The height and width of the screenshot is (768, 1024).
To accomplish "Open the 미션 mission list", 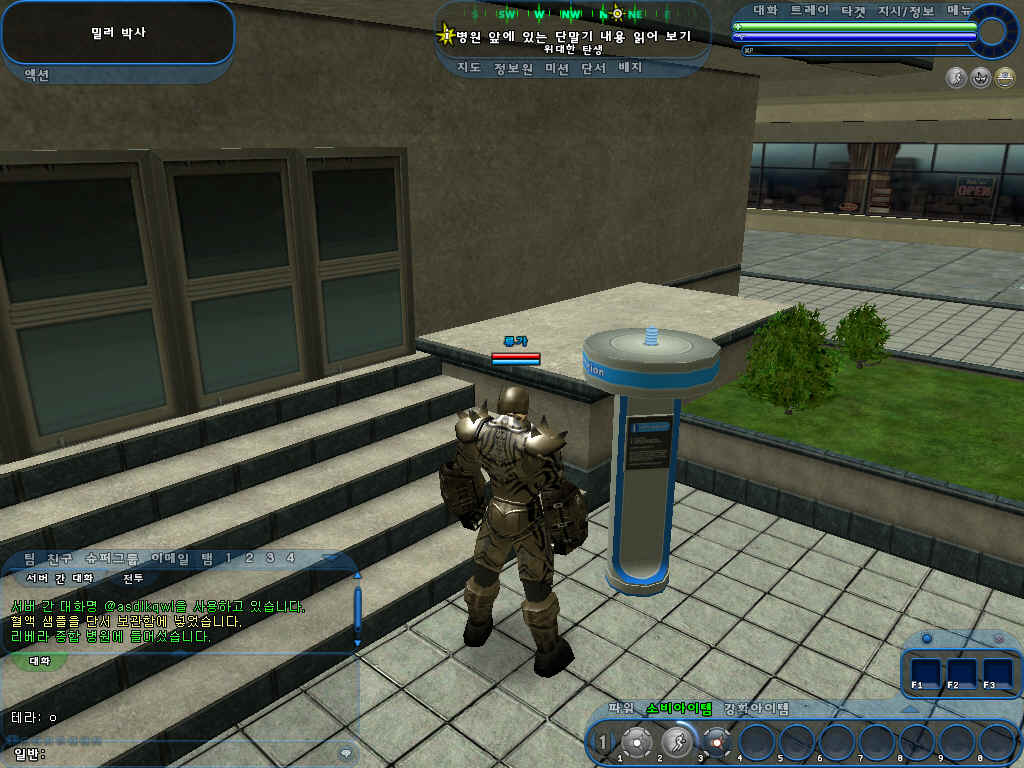I will click(x=558, y=68).
